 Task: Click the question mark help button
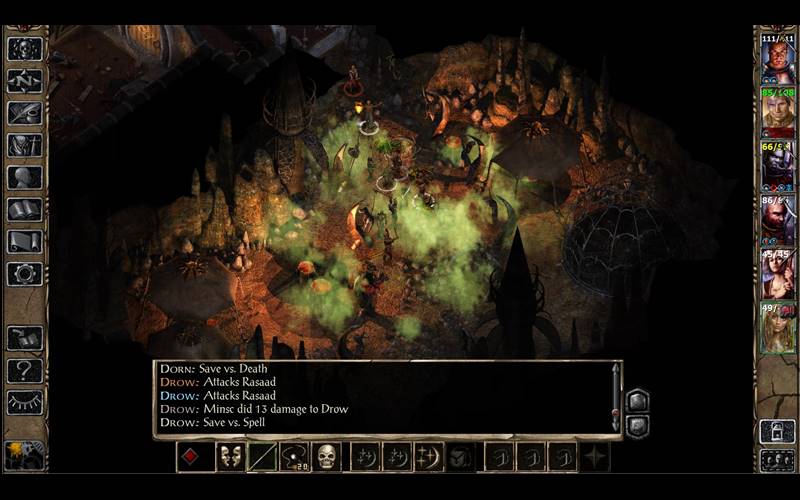point(25,371)
